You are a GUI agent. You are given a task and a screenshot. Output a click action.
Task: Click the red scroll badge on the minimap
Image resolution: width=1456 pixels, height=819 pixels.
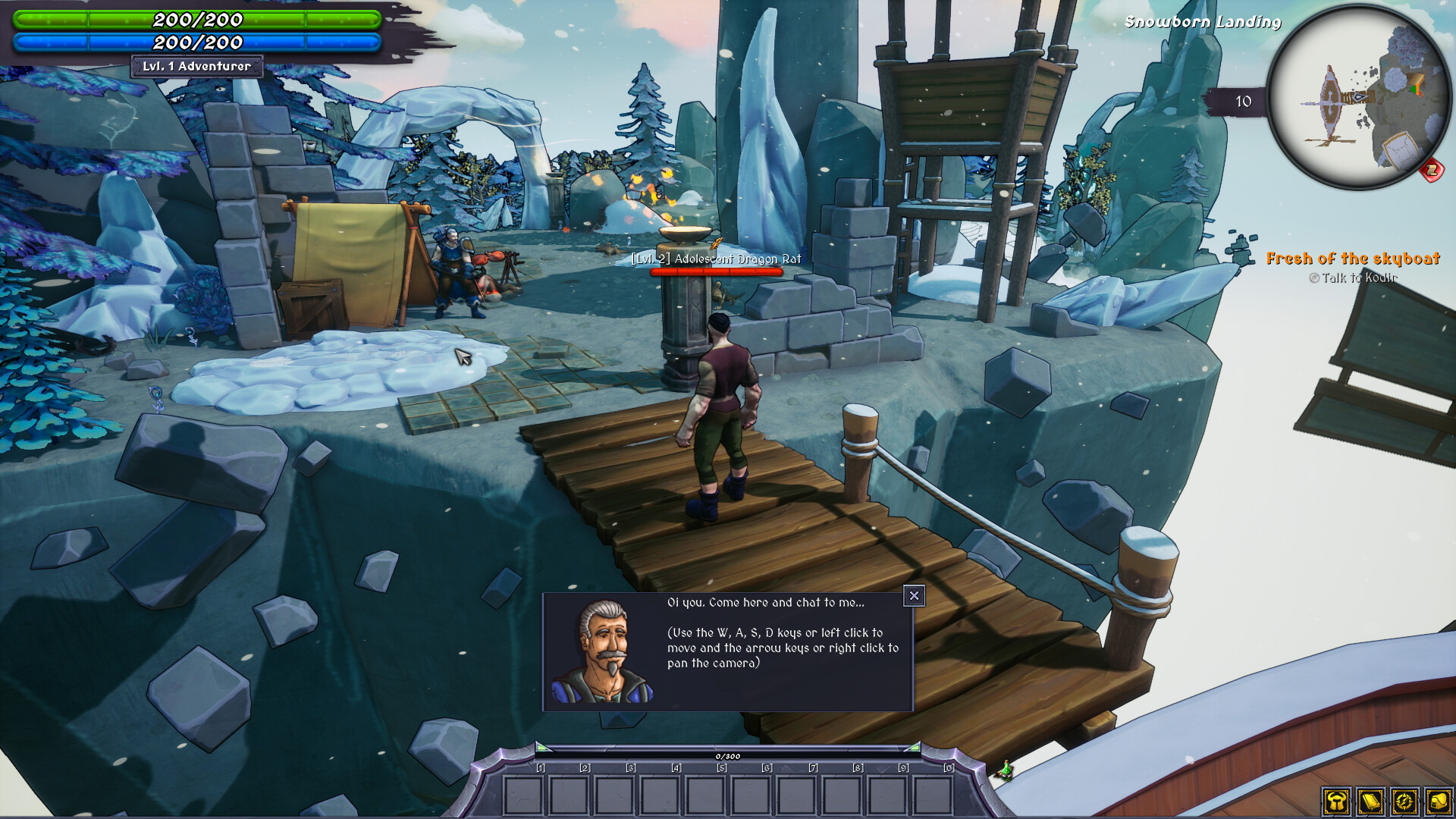[1431, 171]
